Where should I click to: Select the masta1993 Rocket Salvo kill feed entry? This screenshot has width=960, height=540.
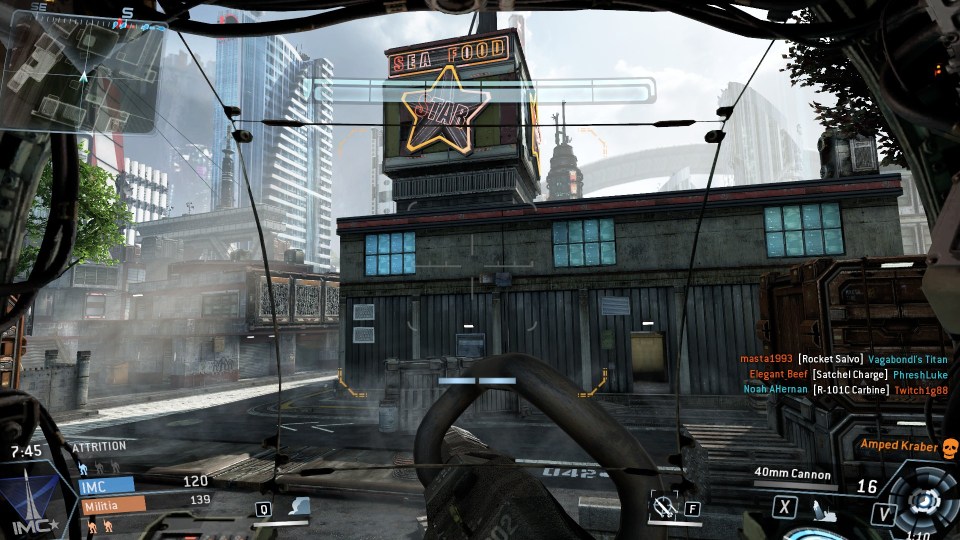[x=844, y=359]
